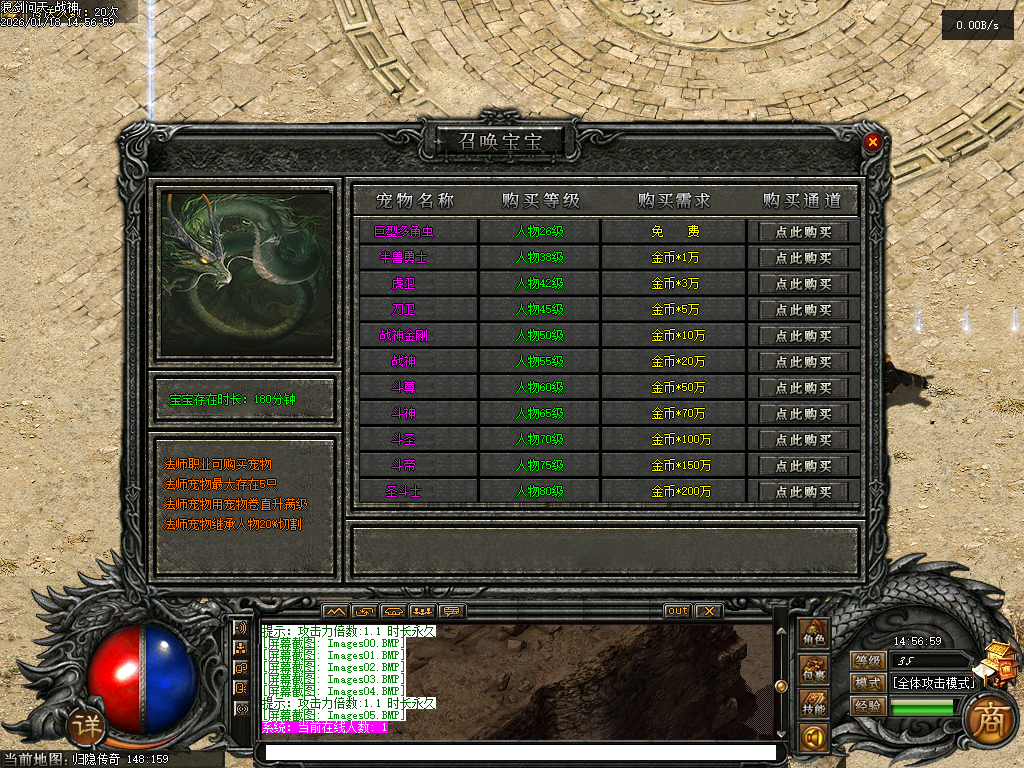Toggle the sound speaker icon
This screenshot has width=1024, height=768.
click(813, 739)
